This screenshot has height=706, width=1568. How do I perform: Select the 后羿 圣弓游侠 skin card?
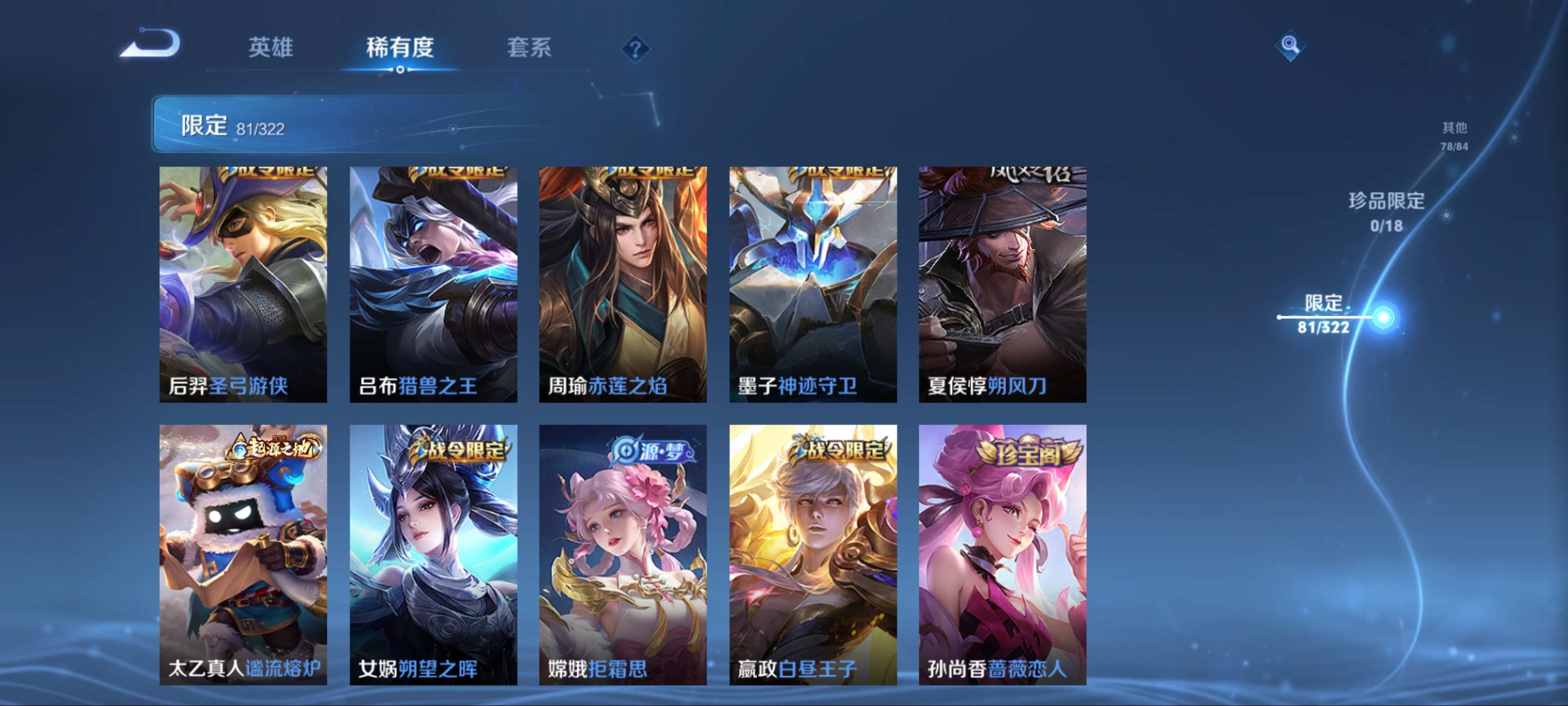tap(244, 284)
